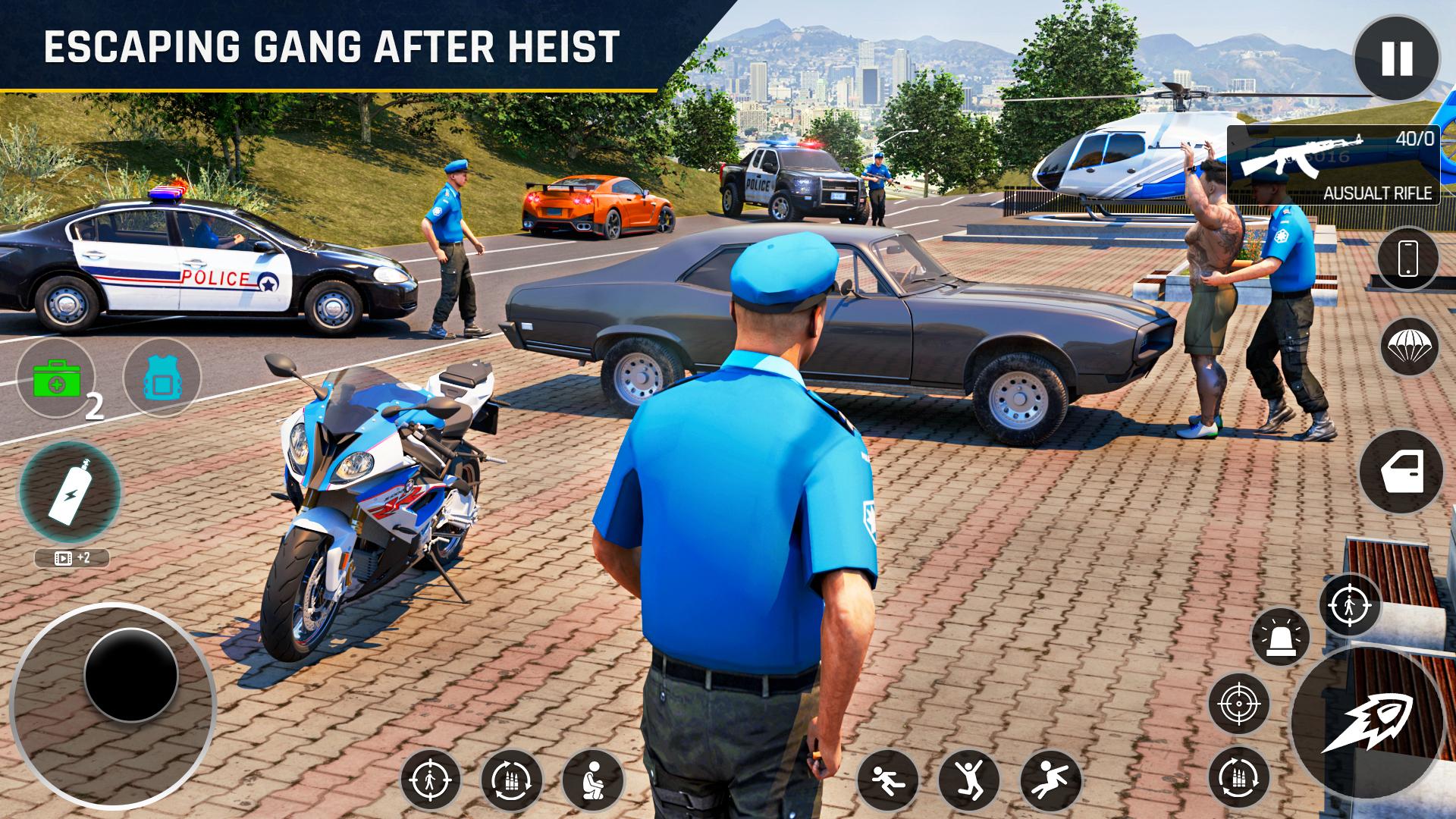Image resolution: width=1456 pixels, height=819 pixels.
Task: Pause the game
Action: [x=1396, y=58]
